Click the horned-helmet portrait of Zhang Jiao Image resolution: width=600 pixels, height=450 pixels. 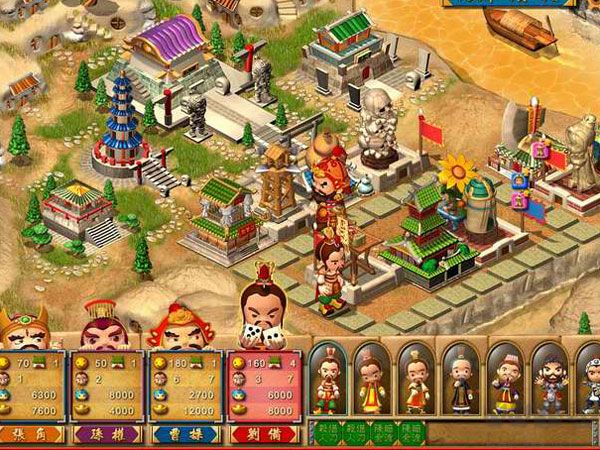pyautogui.click(x=24, y=331)
